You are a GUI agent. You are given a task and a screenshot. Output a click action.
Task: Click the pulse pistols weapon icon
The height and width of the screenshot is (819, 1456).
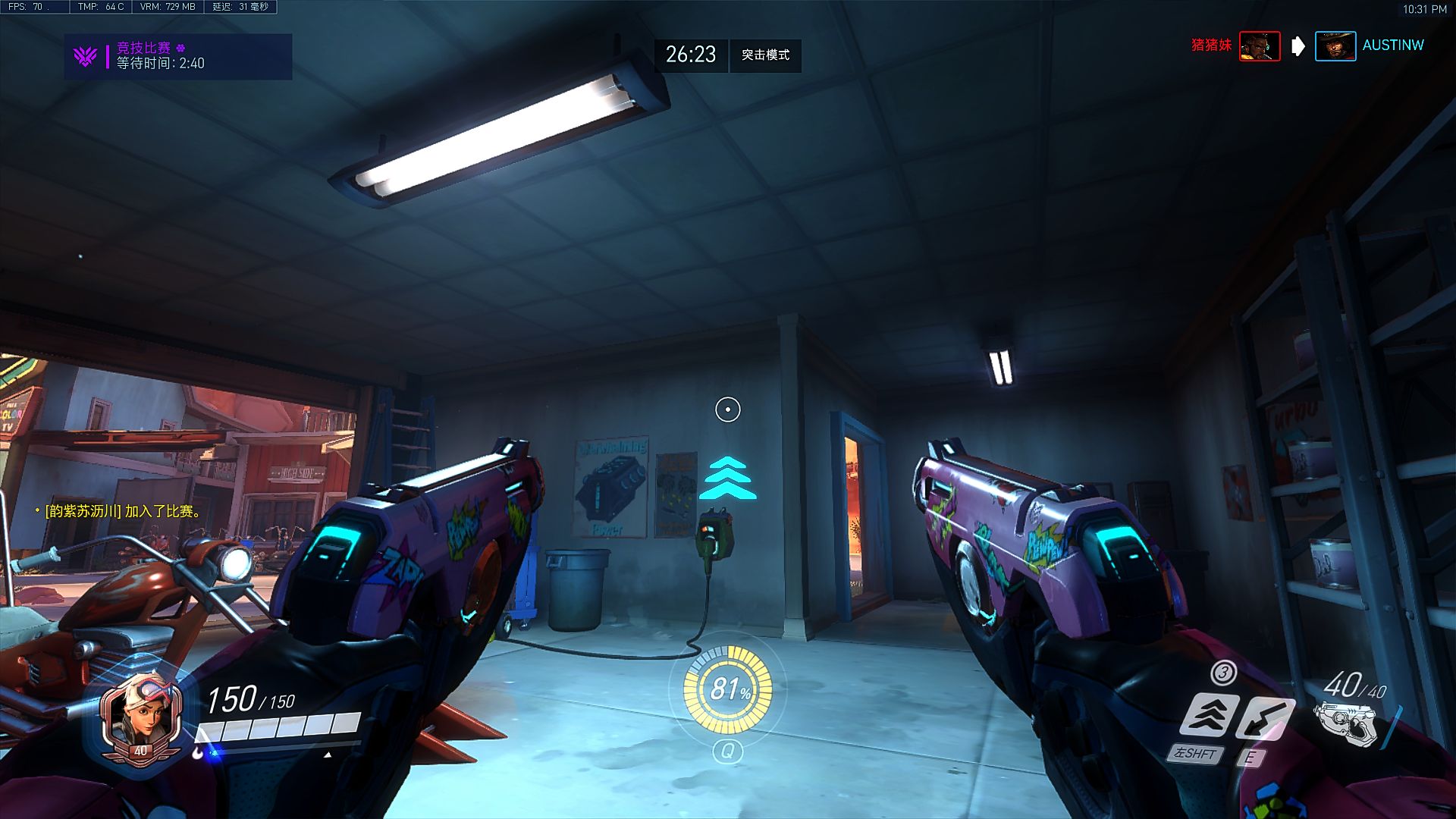pyautogui.click(x=1348, y=723)
